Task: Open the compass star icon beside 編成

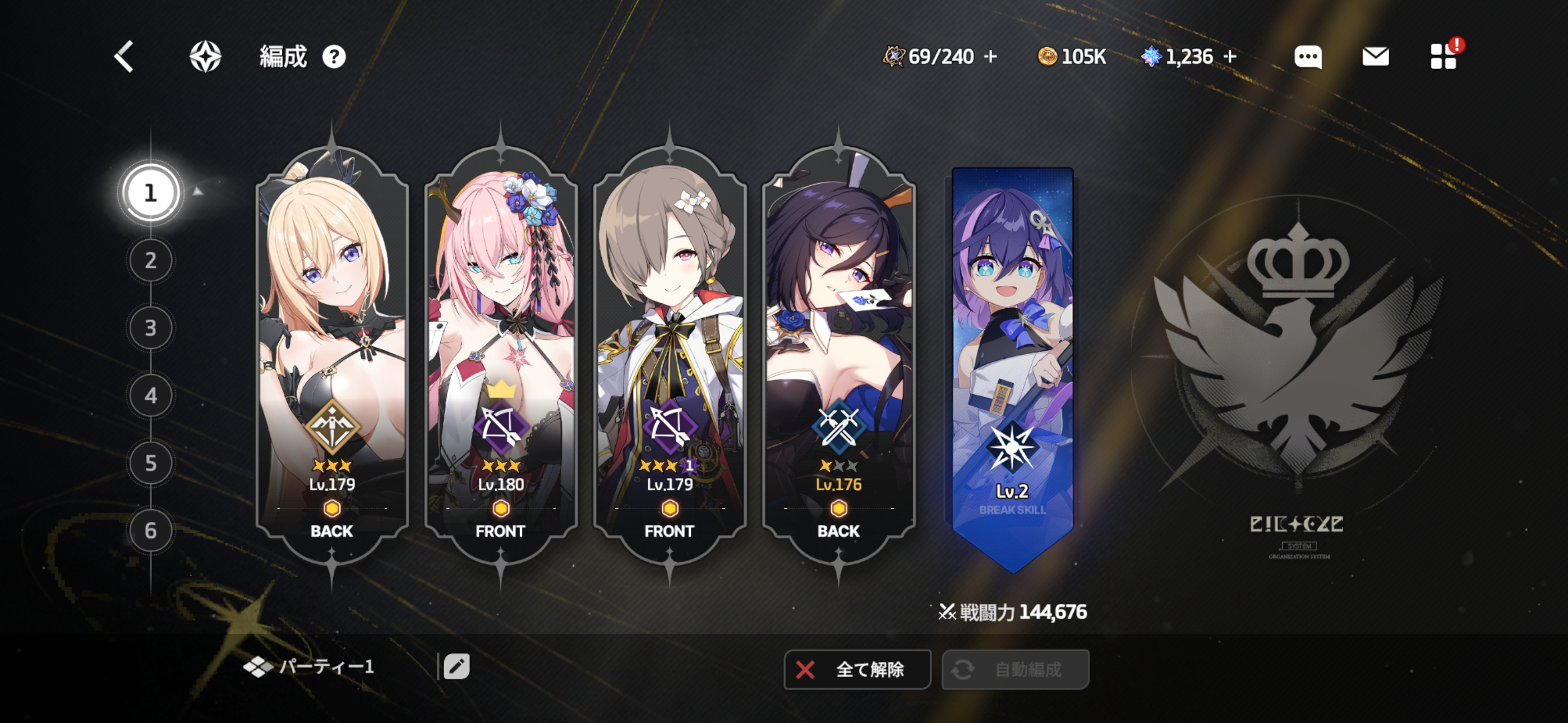Action: [x=205, y=57]
